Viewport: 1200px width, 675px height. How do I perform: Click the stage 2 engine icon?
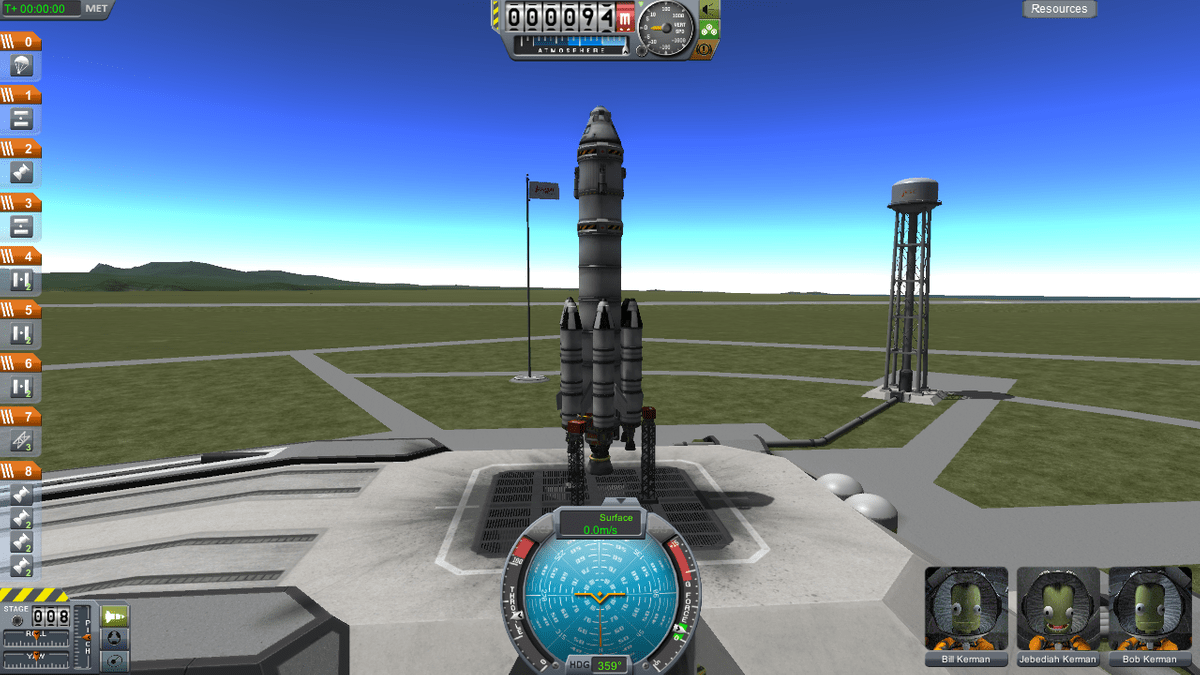[x=22, y=173]
